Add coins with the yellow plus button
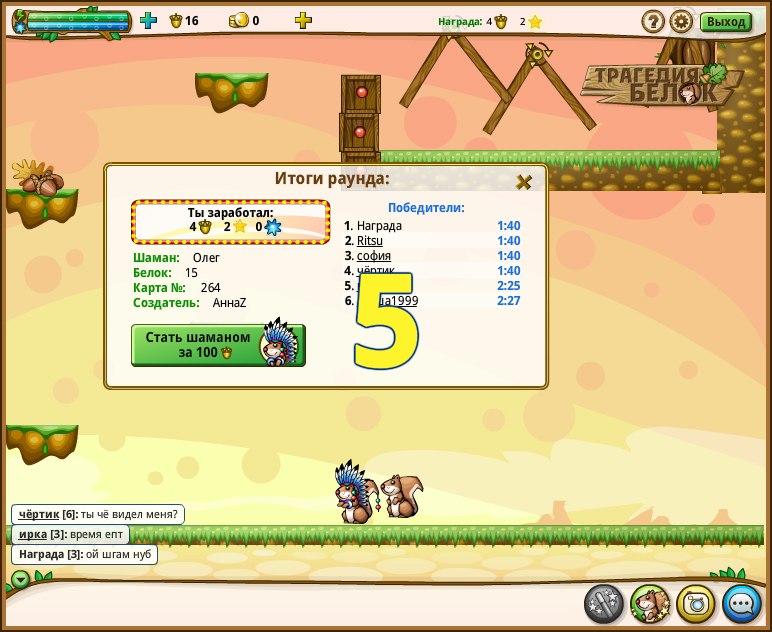The image size is (772, 632). click(x=303, y=20)
